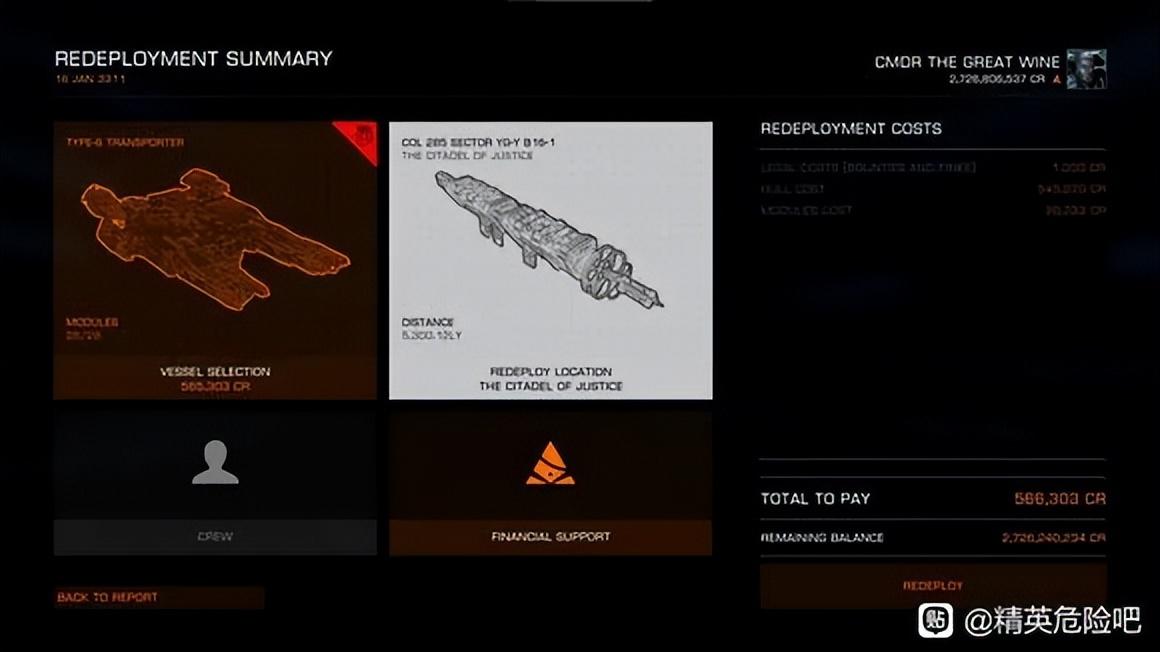The height and width of the screenshot is (652, 1160).
Task: Confirm with the Redeploy button
Action: (932, 586)
